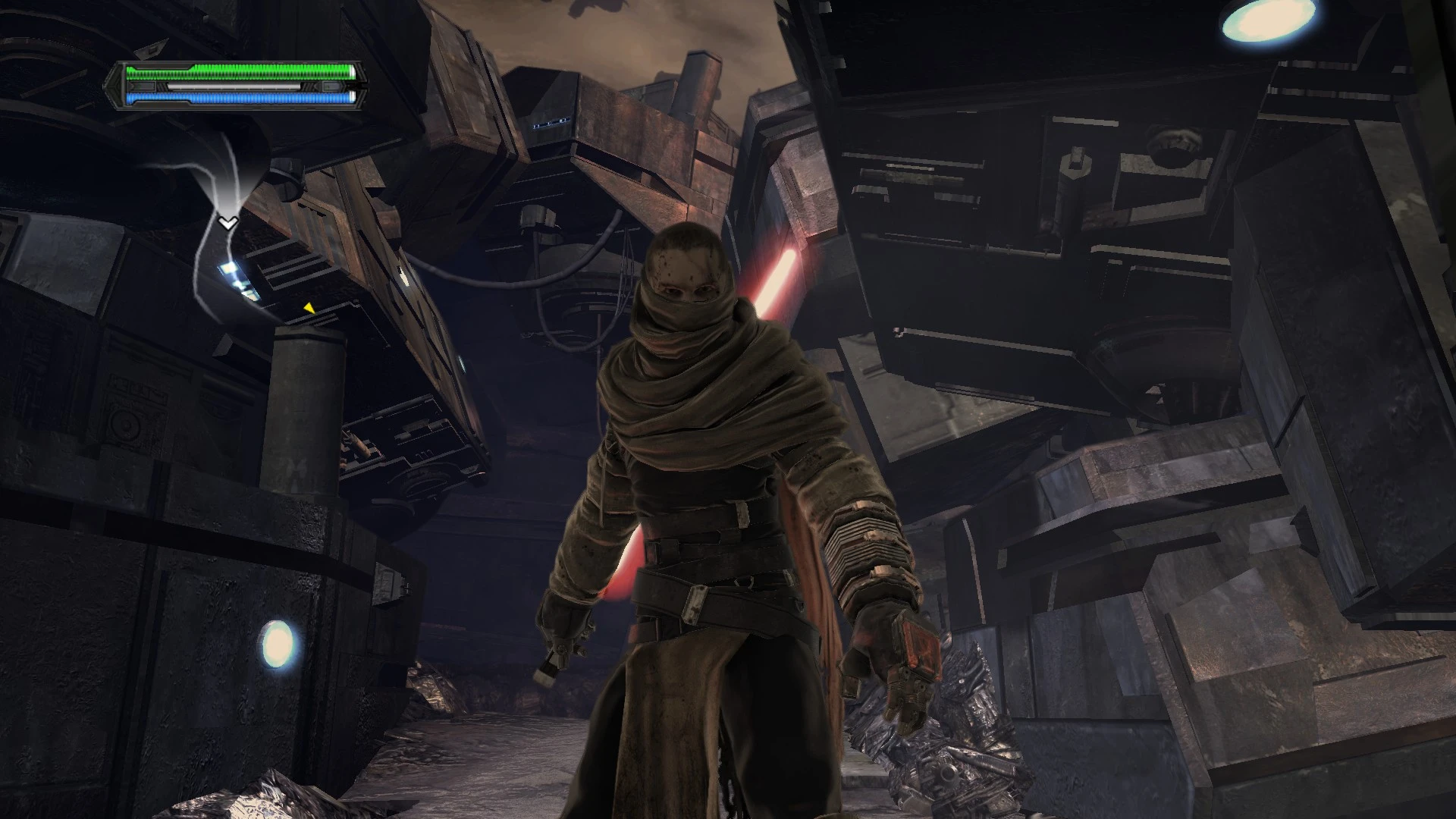Click the green health bar
This screenshot has width=1456, height=819.
pyautogui.click(x=239, y=72)
